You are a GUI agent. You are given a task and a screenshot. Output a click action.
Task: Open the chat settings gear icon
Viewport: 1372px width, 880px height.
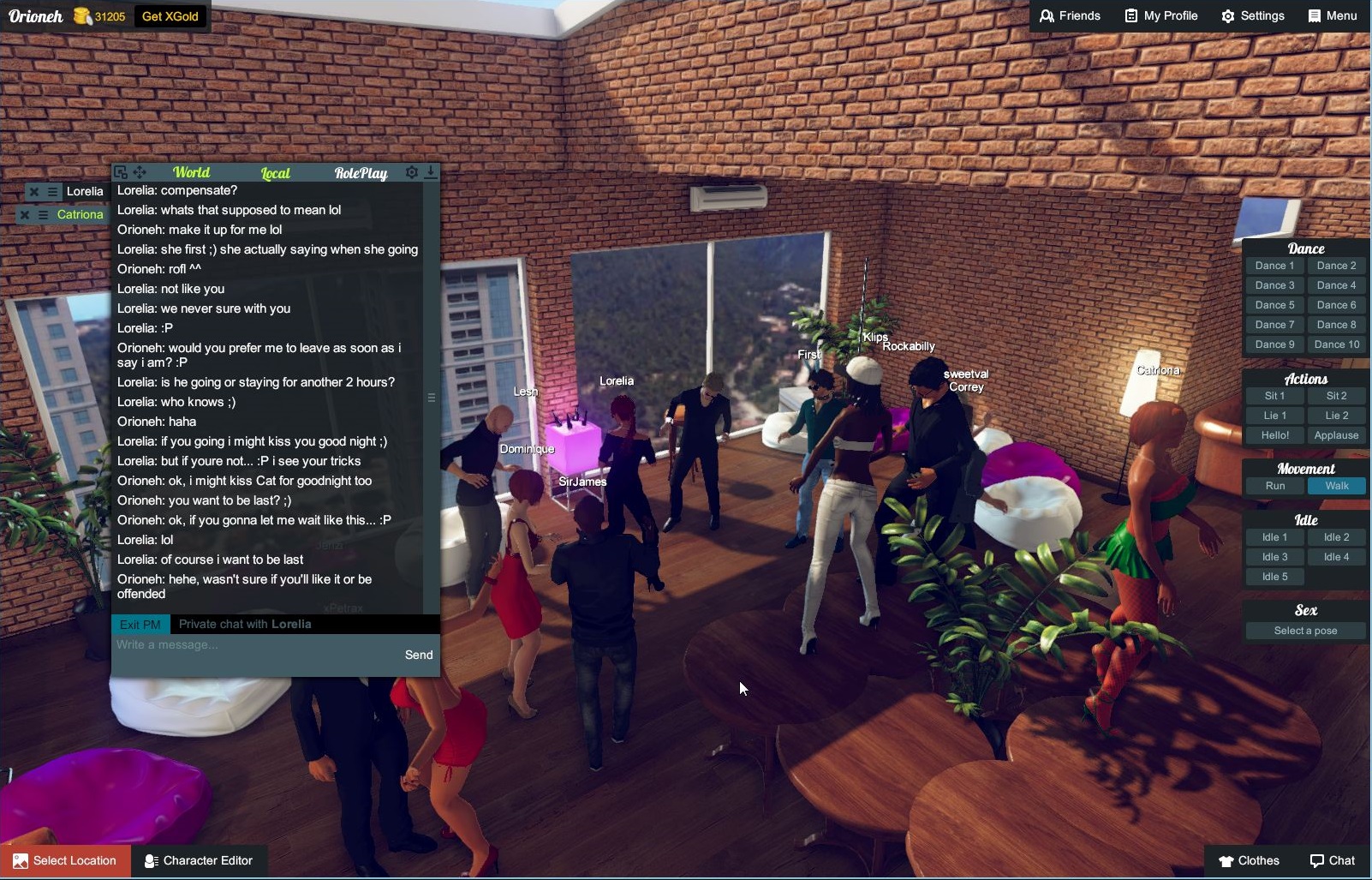[x=412, y=172]
